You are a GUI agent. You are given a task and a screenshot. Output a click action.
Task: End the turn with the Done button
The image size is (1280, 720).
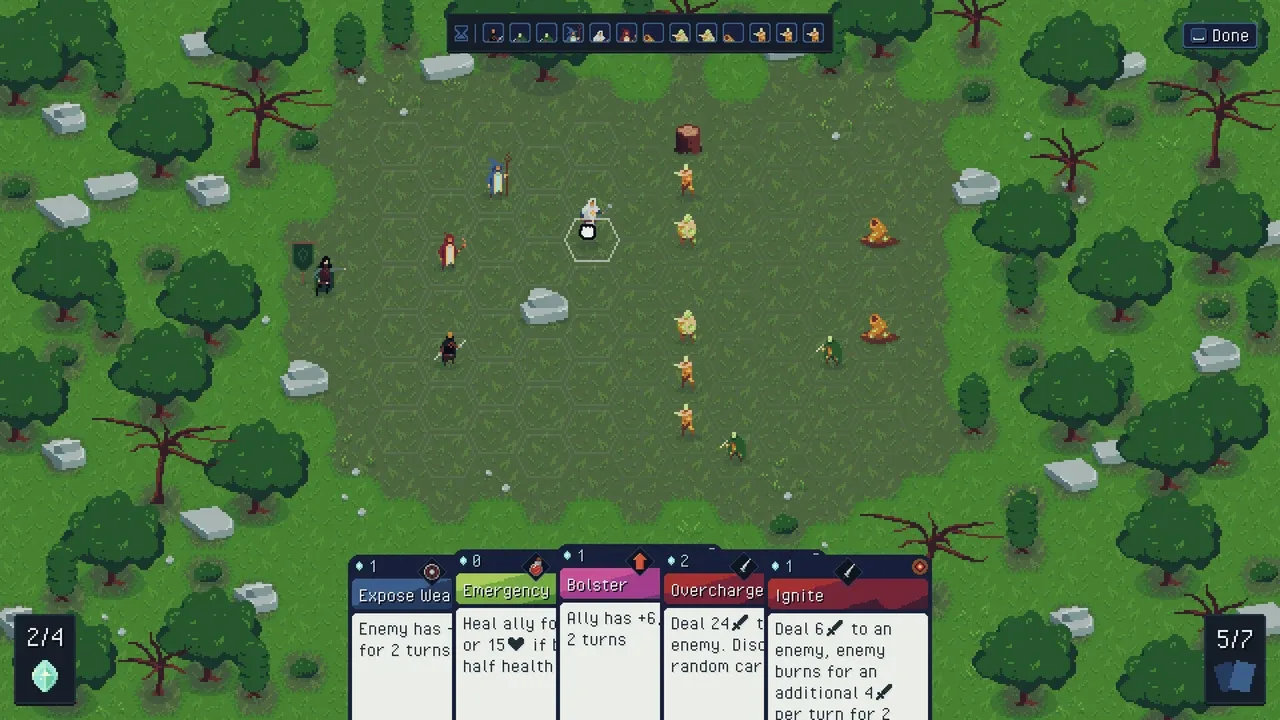click(x=1219, y=36)
